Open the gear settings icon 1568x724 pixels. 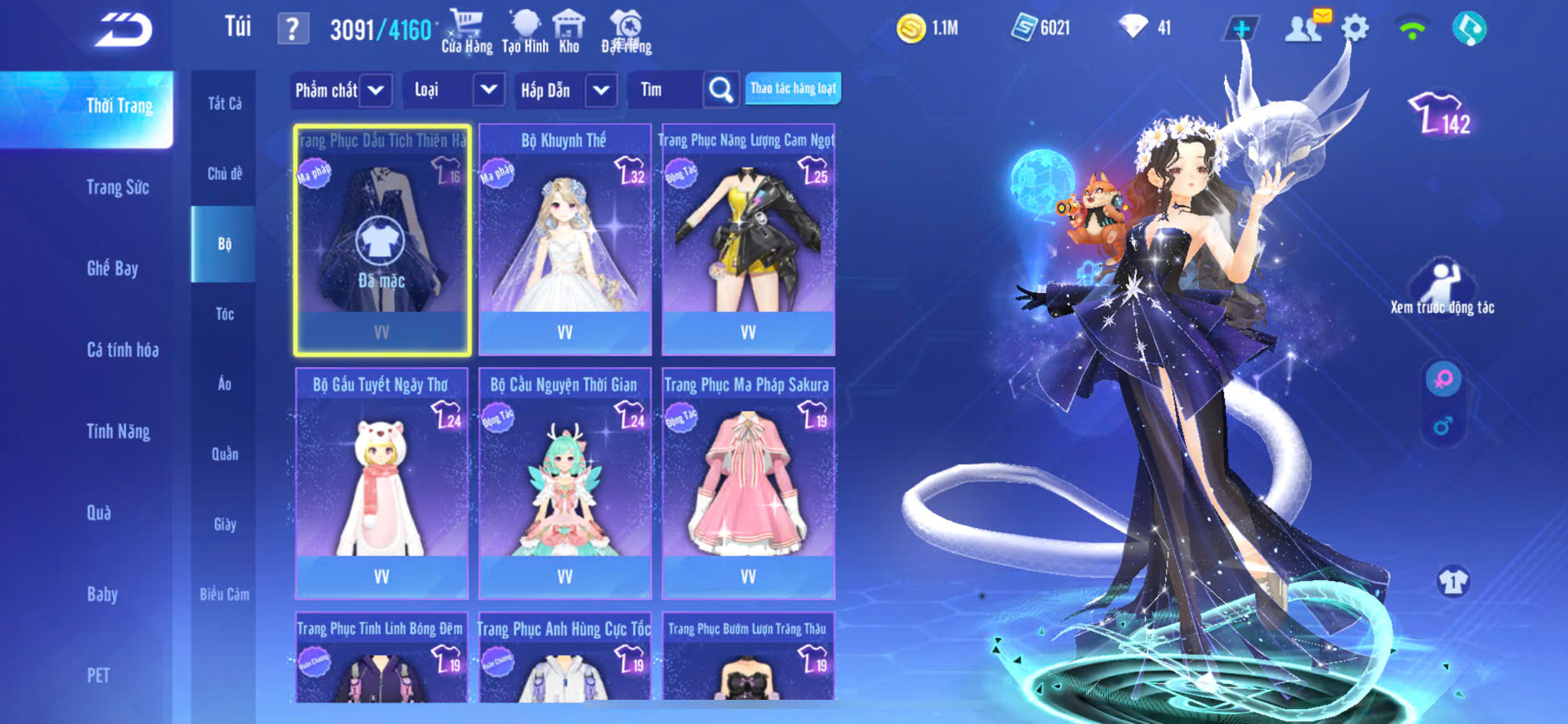[1355, 29]
